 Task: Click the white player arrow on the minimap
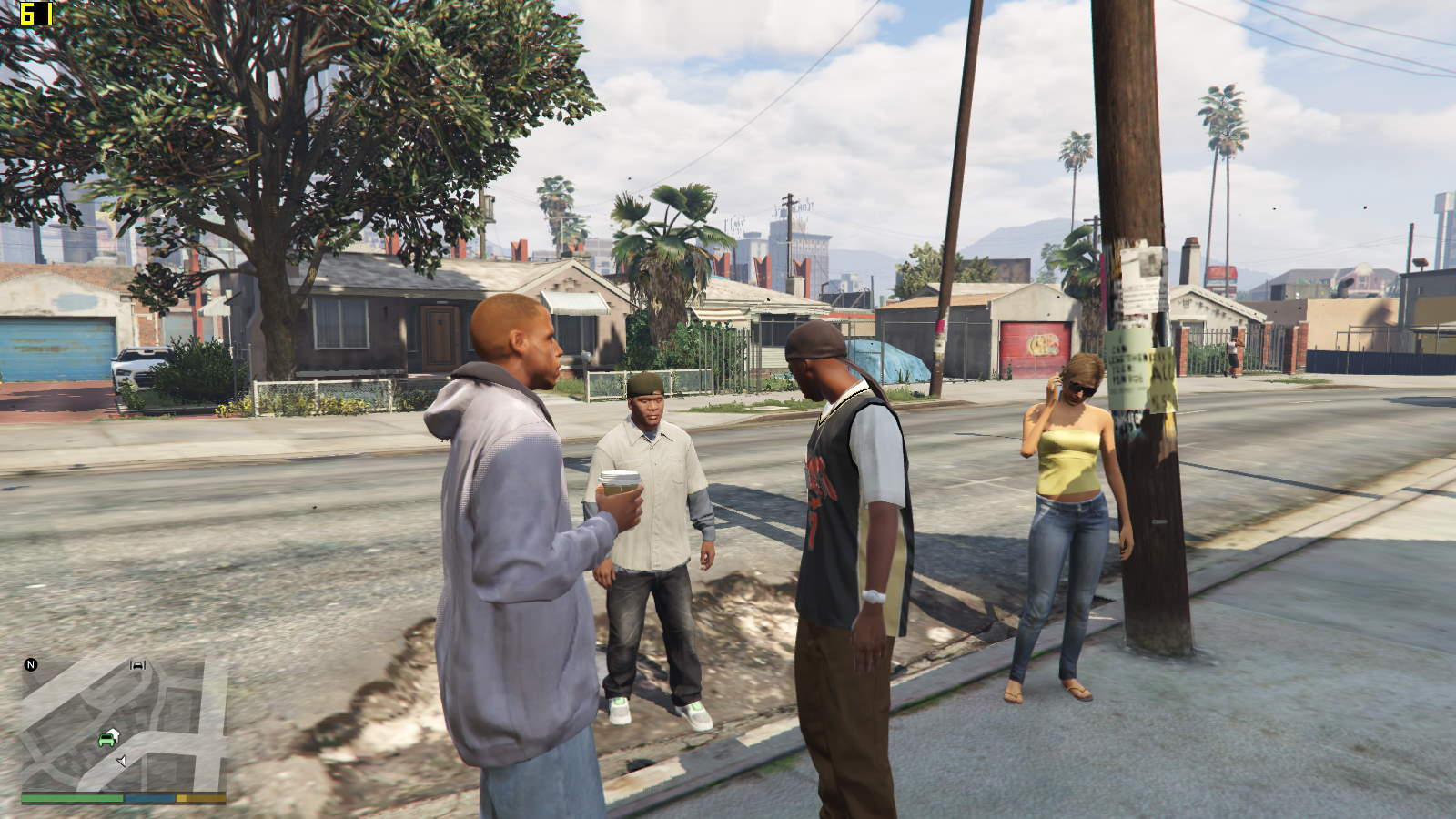[x=121, y=760]
